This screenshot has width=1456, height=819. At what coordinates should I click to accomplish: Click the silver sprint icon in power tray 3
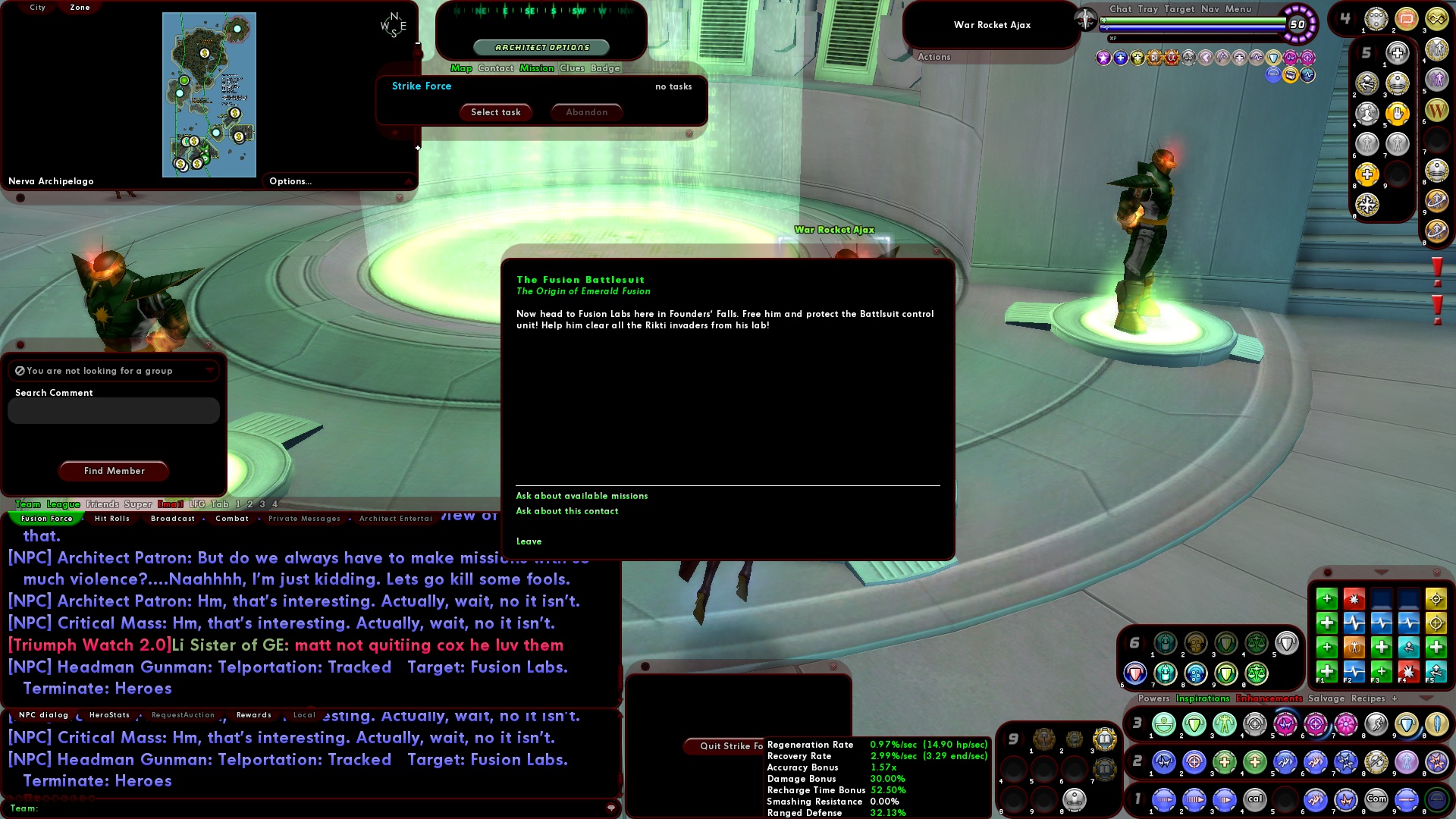click(x=1375, y=724)
